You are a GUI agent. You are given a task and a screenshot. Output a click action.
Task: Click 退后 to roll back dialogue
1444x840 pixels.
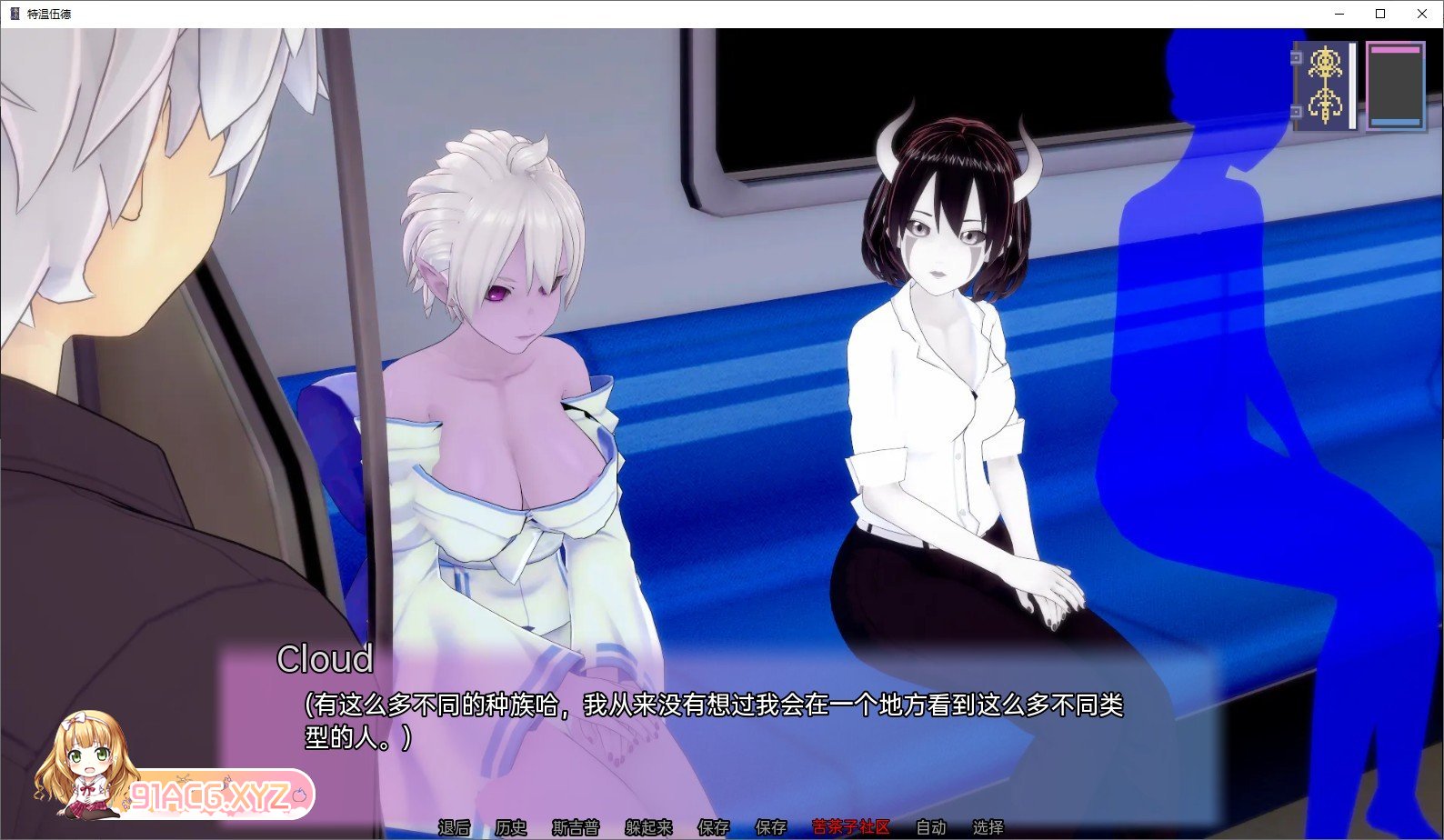pyautogui.click(x=455, y=828)
